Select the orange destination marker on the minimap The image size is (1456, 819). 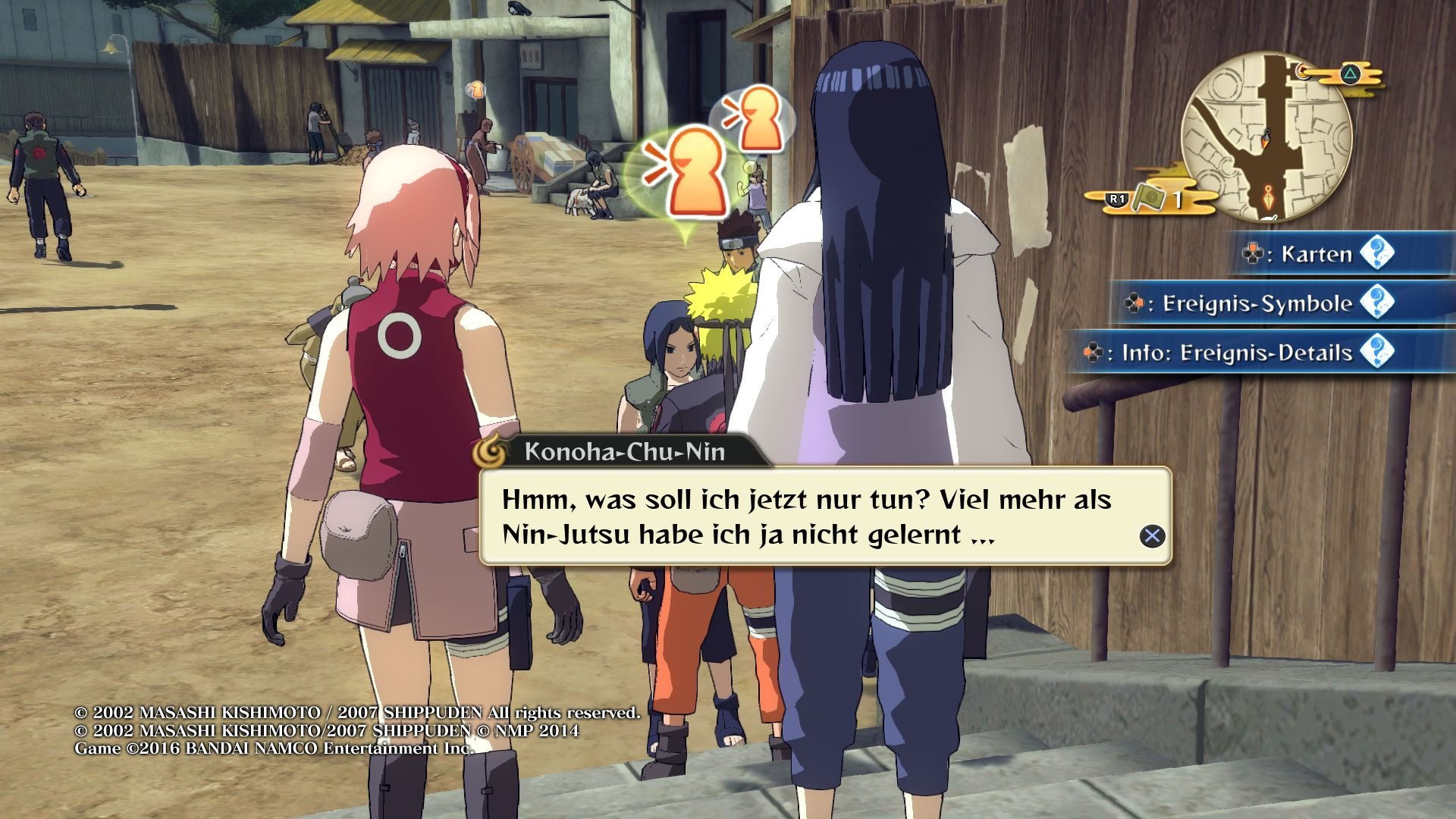click(1267, 197)
